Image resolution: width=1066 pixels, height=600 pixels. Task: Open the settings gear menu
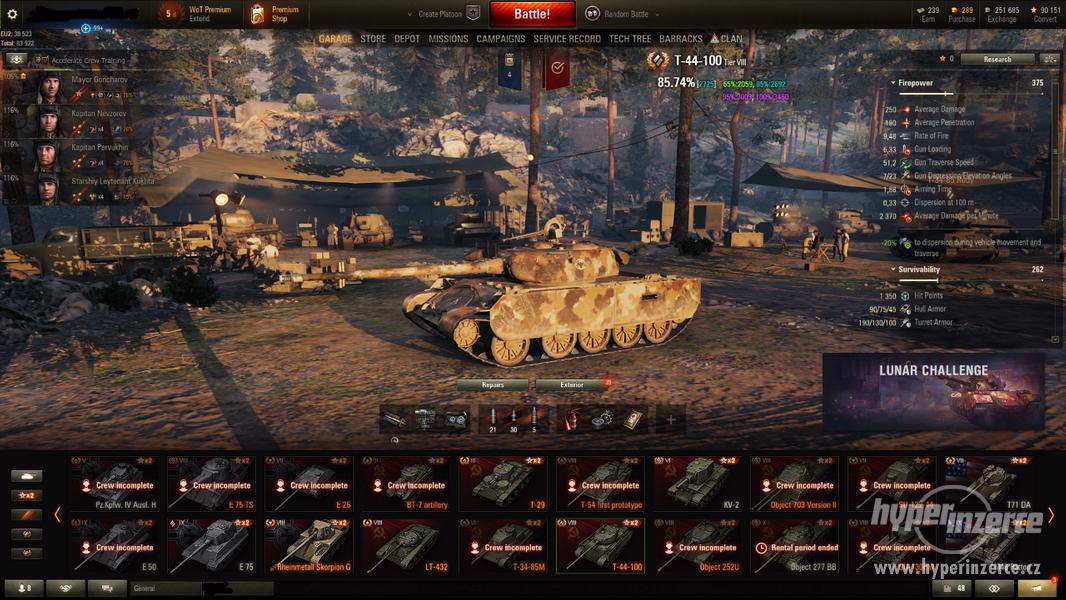tap(12, 14)
